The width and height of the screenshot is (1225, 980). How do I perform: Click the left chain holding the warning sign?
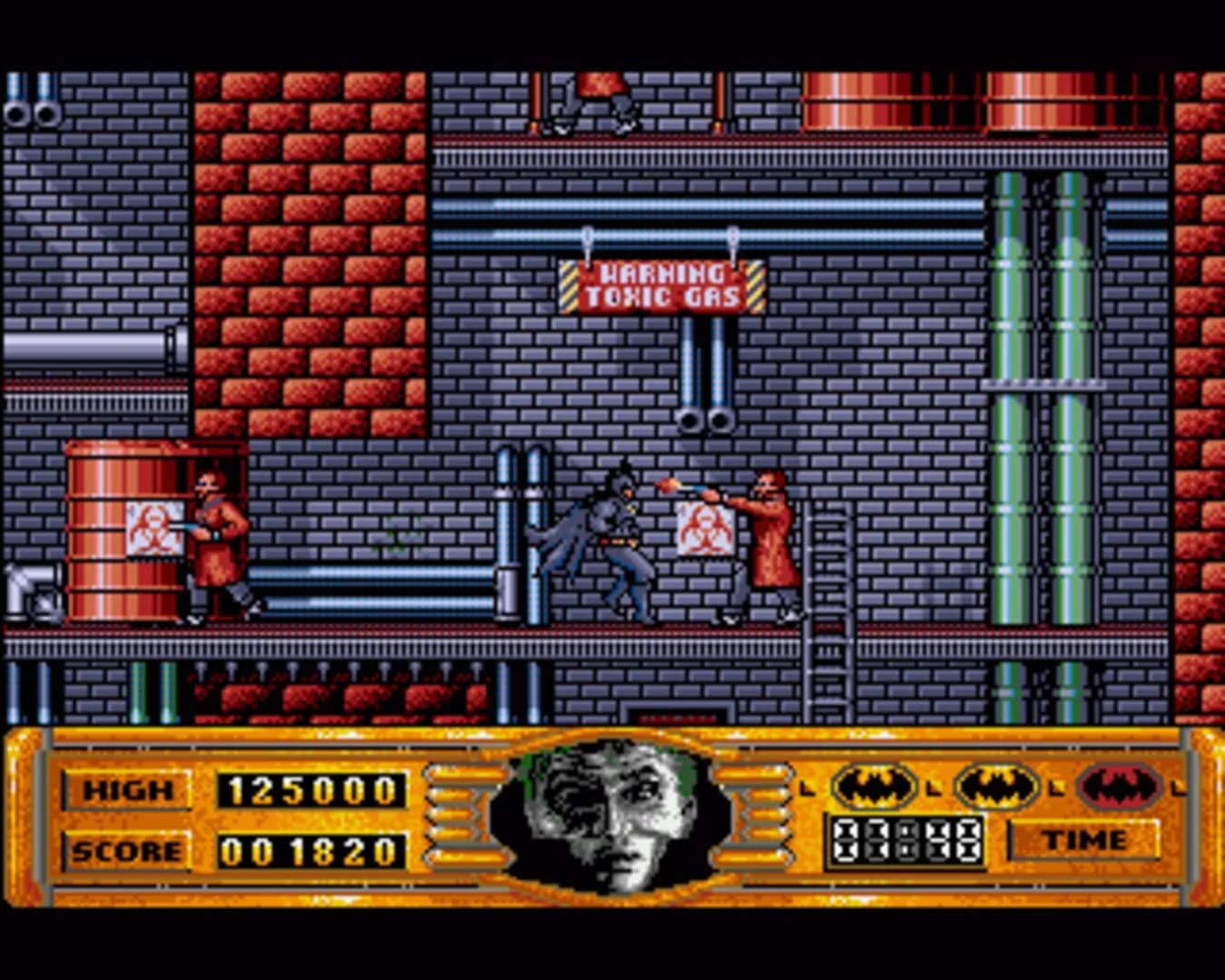click(x=590, y=245)
